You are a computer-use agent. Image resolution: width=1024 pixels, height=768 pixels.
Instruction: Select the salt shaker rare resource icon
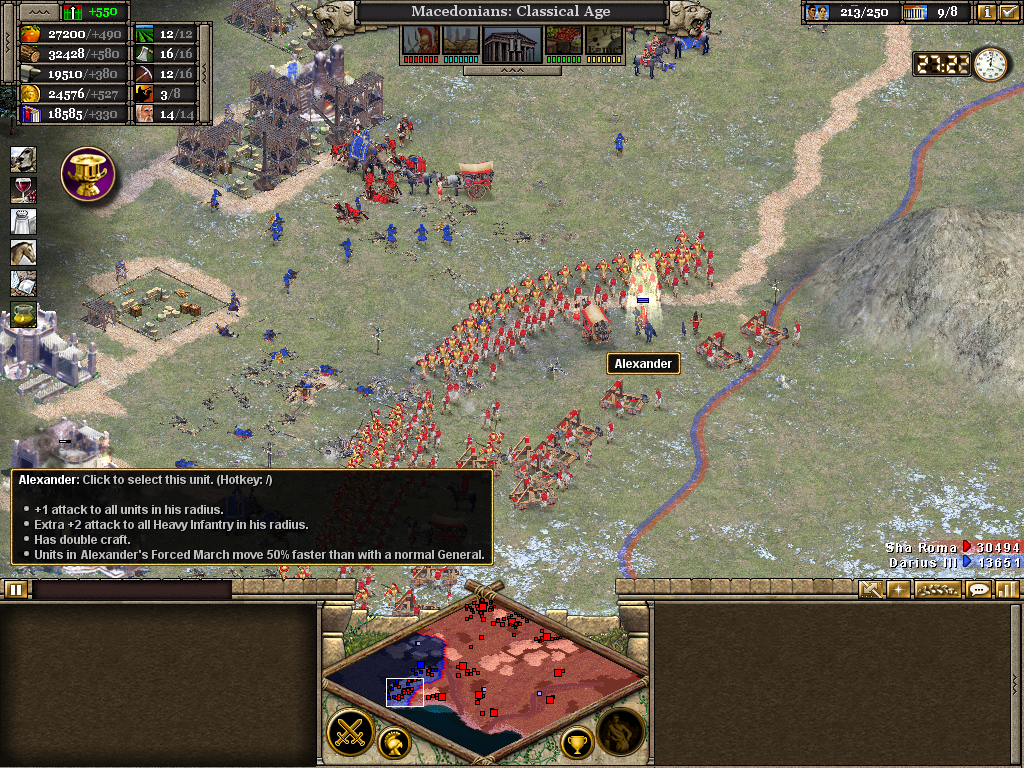pos(23,221)
